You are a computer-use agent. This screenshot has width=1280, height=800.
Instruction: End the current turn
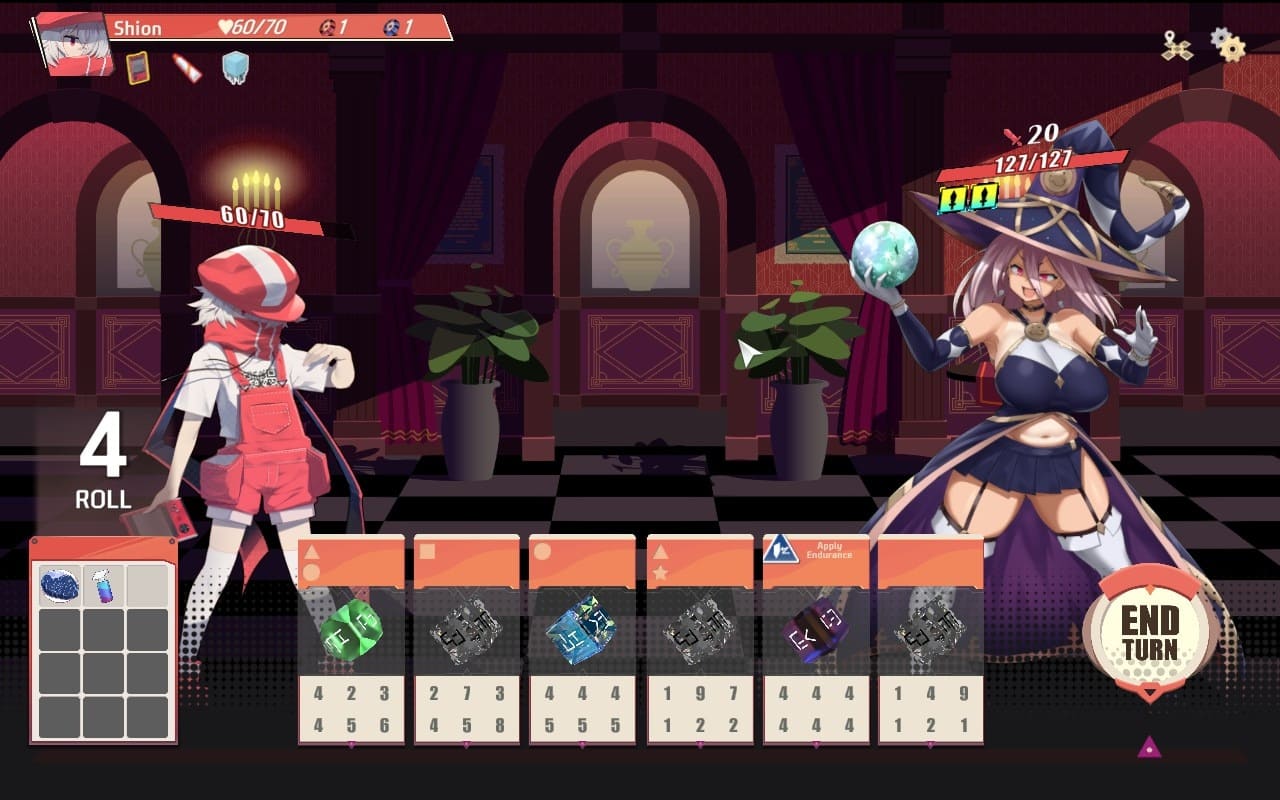1149,632
